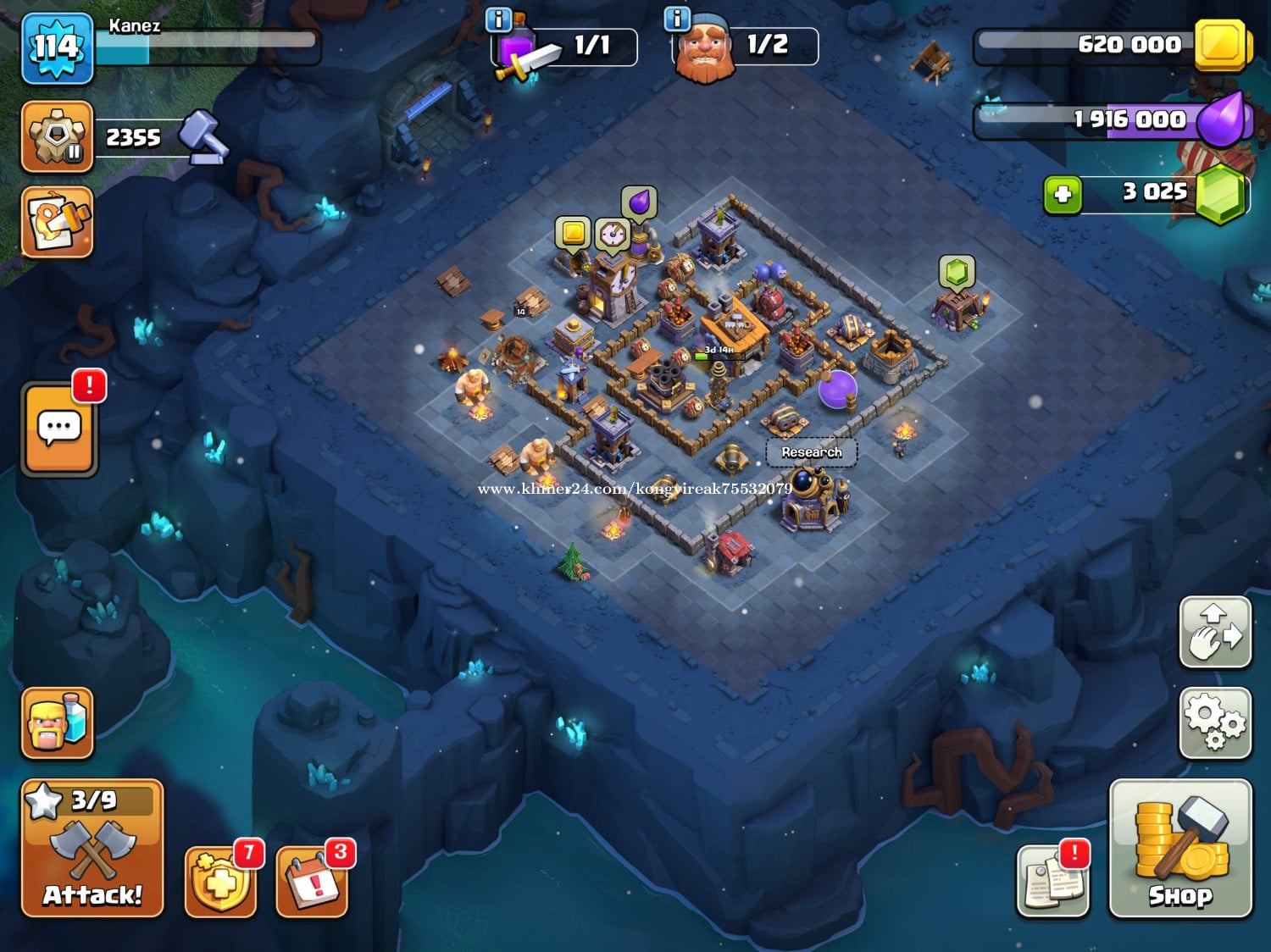Open the Shop
Viewport: 1271px width, 952px height.
tap(1179, 849)
